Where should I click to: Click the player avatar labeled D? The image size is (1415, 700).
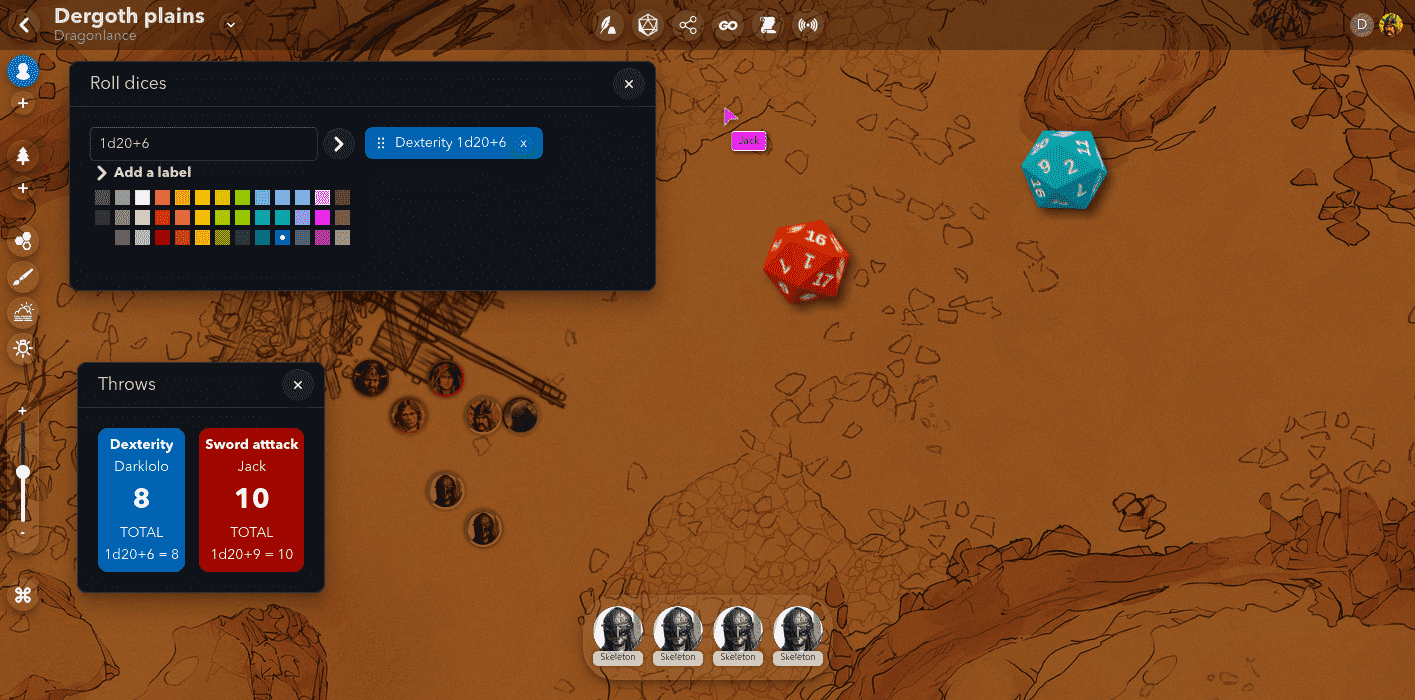[x=1361, y=26]
